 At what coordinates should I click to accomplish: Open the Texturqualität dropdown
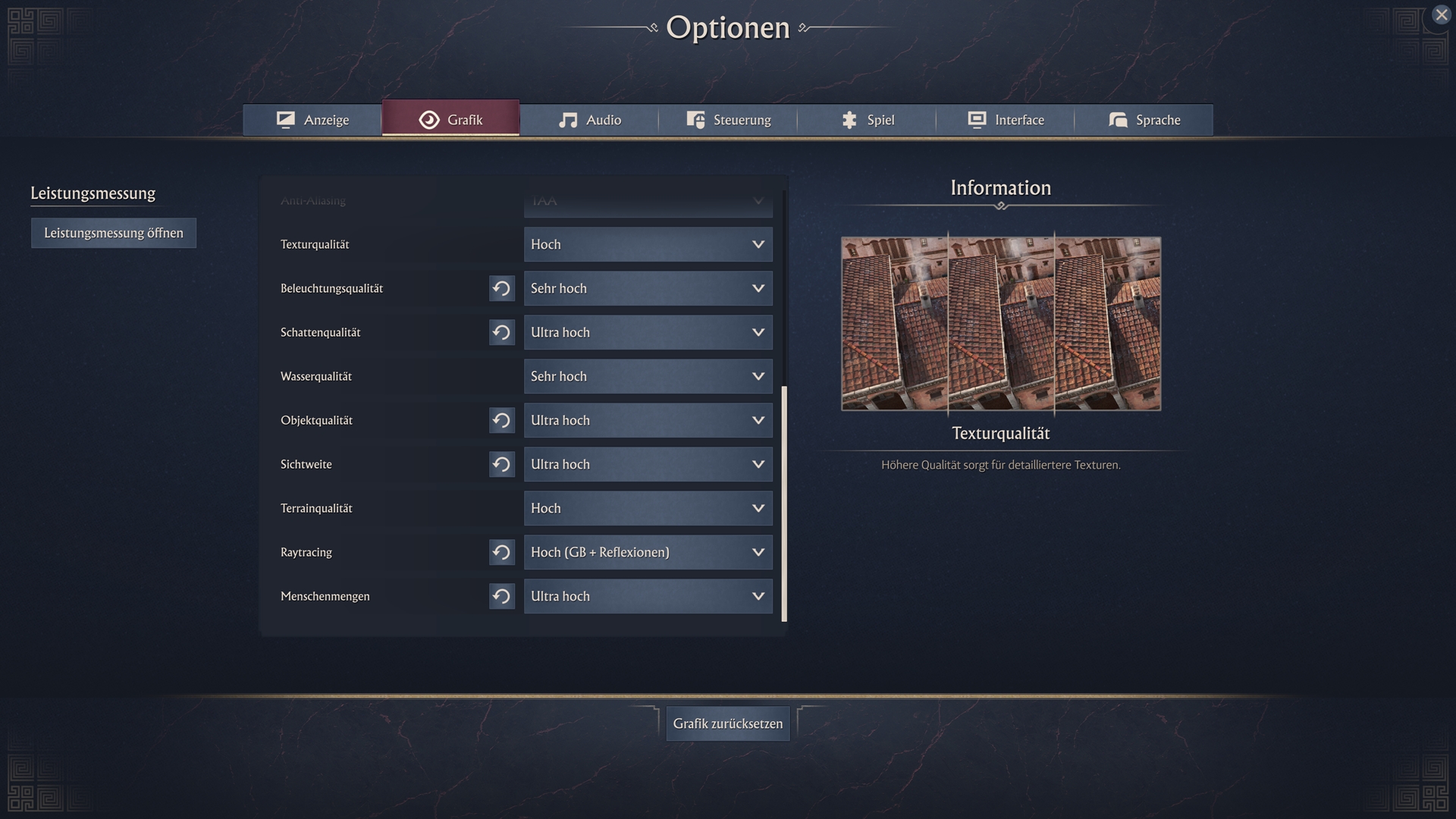[648, 244]
